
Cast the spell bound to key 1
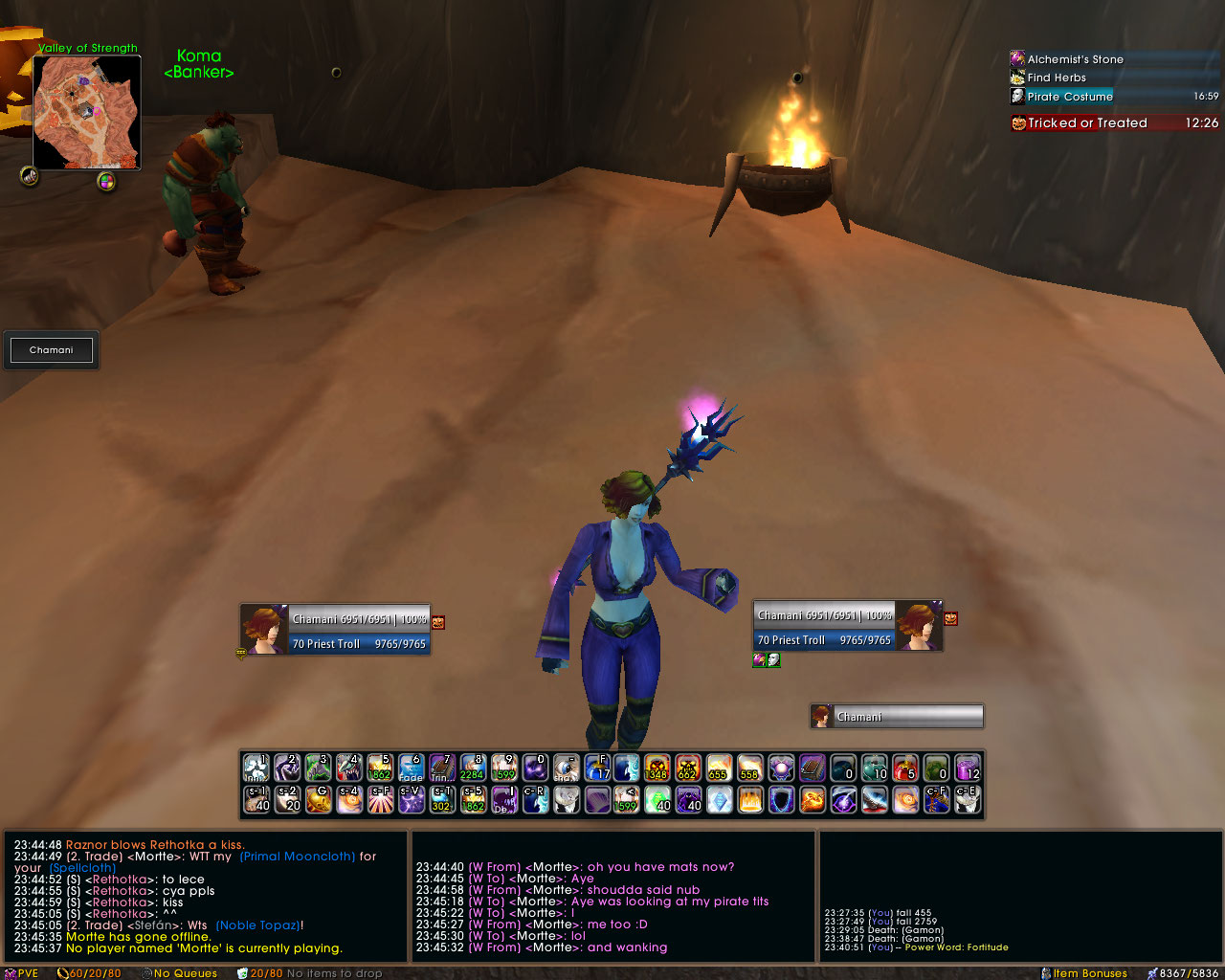(x=256, y=768)
